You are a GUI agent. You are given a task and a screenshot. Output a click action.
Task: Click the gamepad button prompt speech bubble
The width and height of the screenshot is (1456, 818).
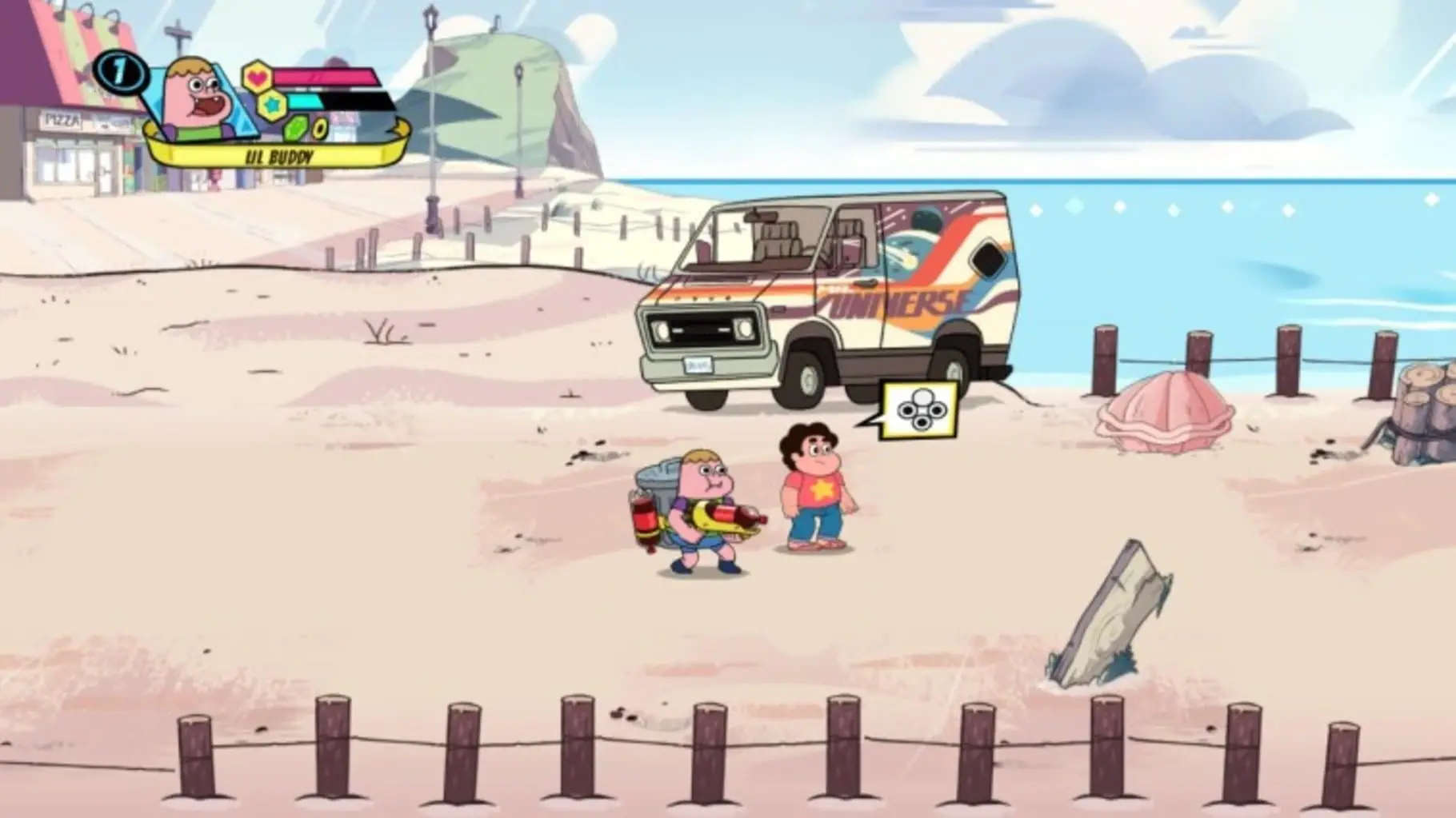[918, 409]
